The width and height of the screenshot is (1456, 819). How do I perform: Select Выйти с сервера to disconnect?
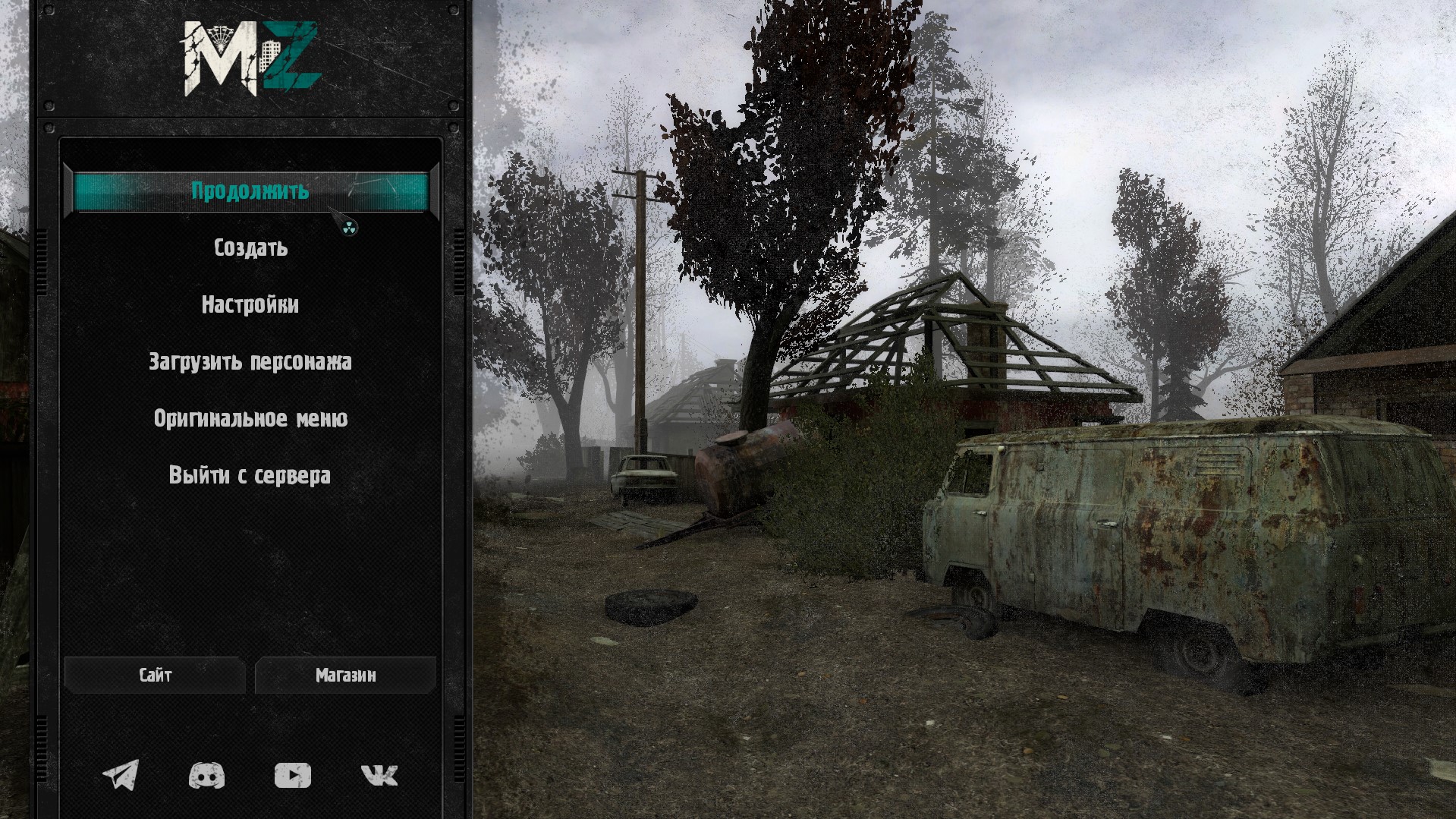(250, 476)
